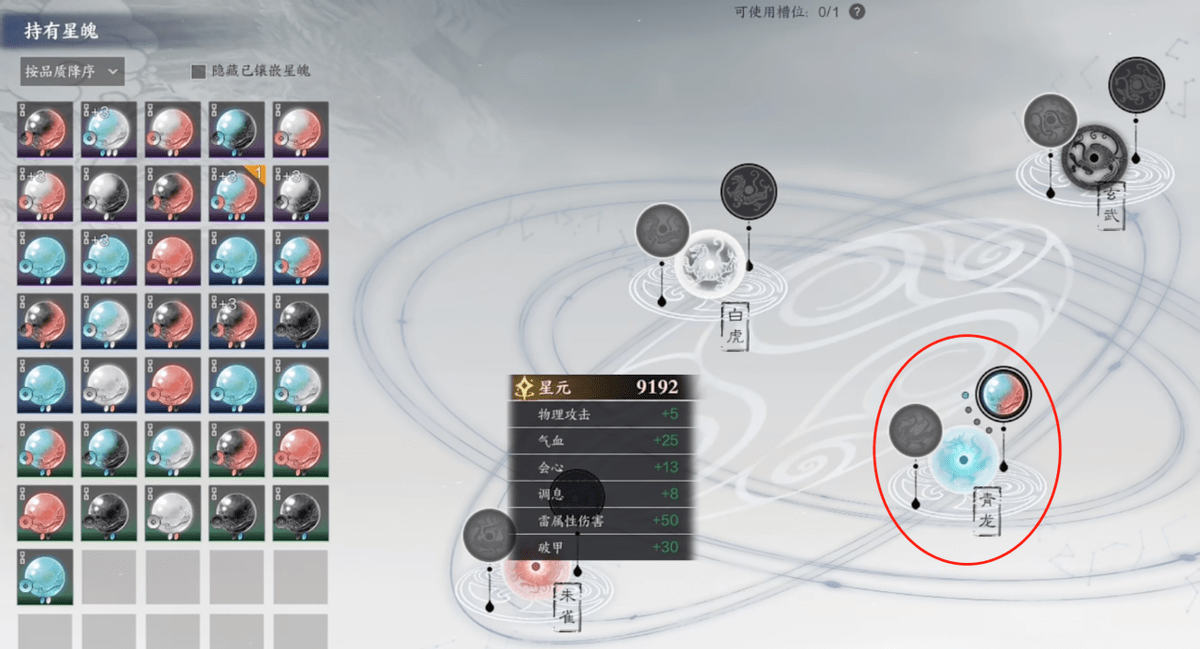
Task: Toggle the 隐藏已镶嵌星魄 checkbox
Action: [198, 72]
